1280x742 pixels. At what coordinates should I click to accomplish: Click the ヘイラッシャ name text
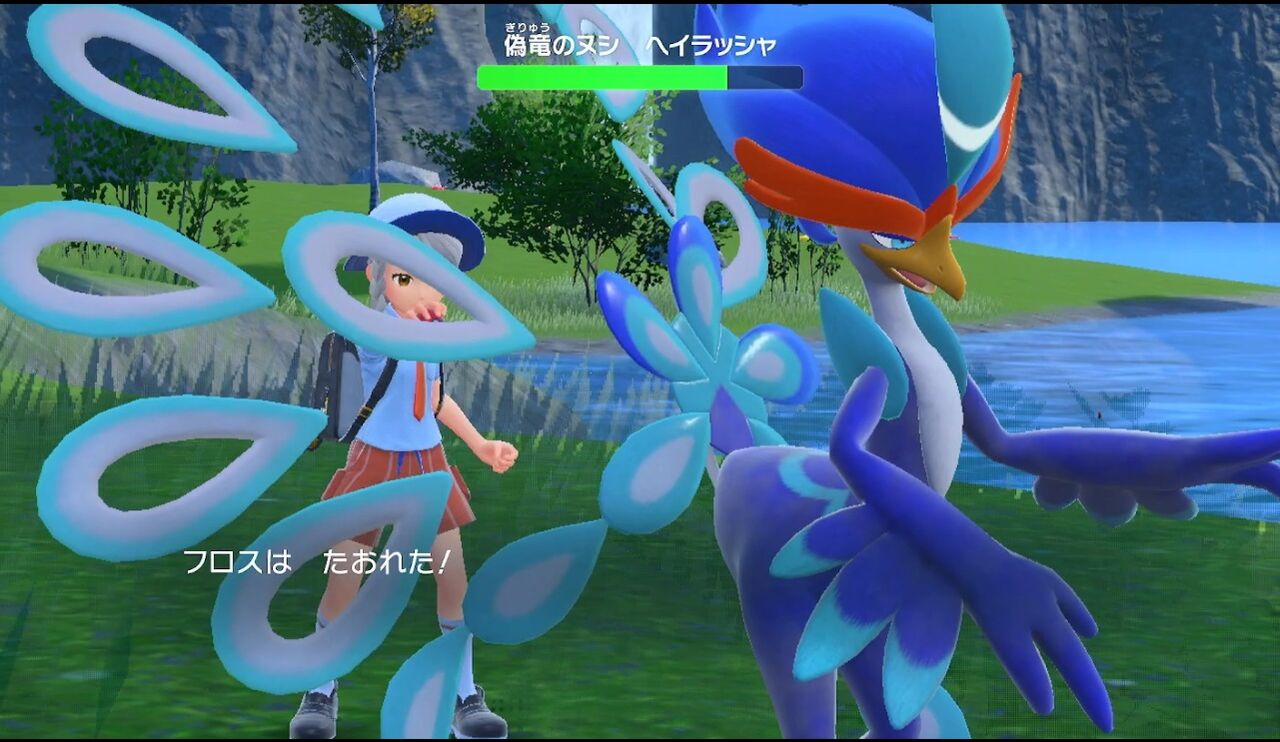point(712,44)
